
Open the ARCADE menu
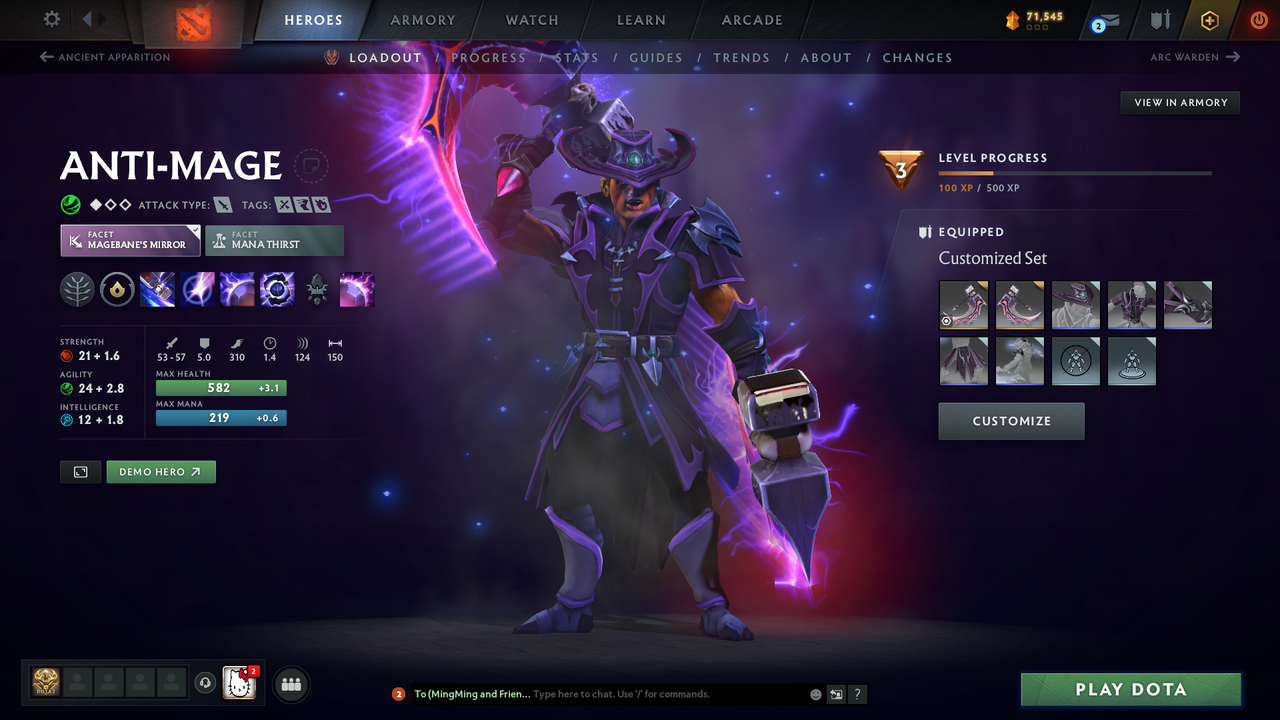(751, 20)
